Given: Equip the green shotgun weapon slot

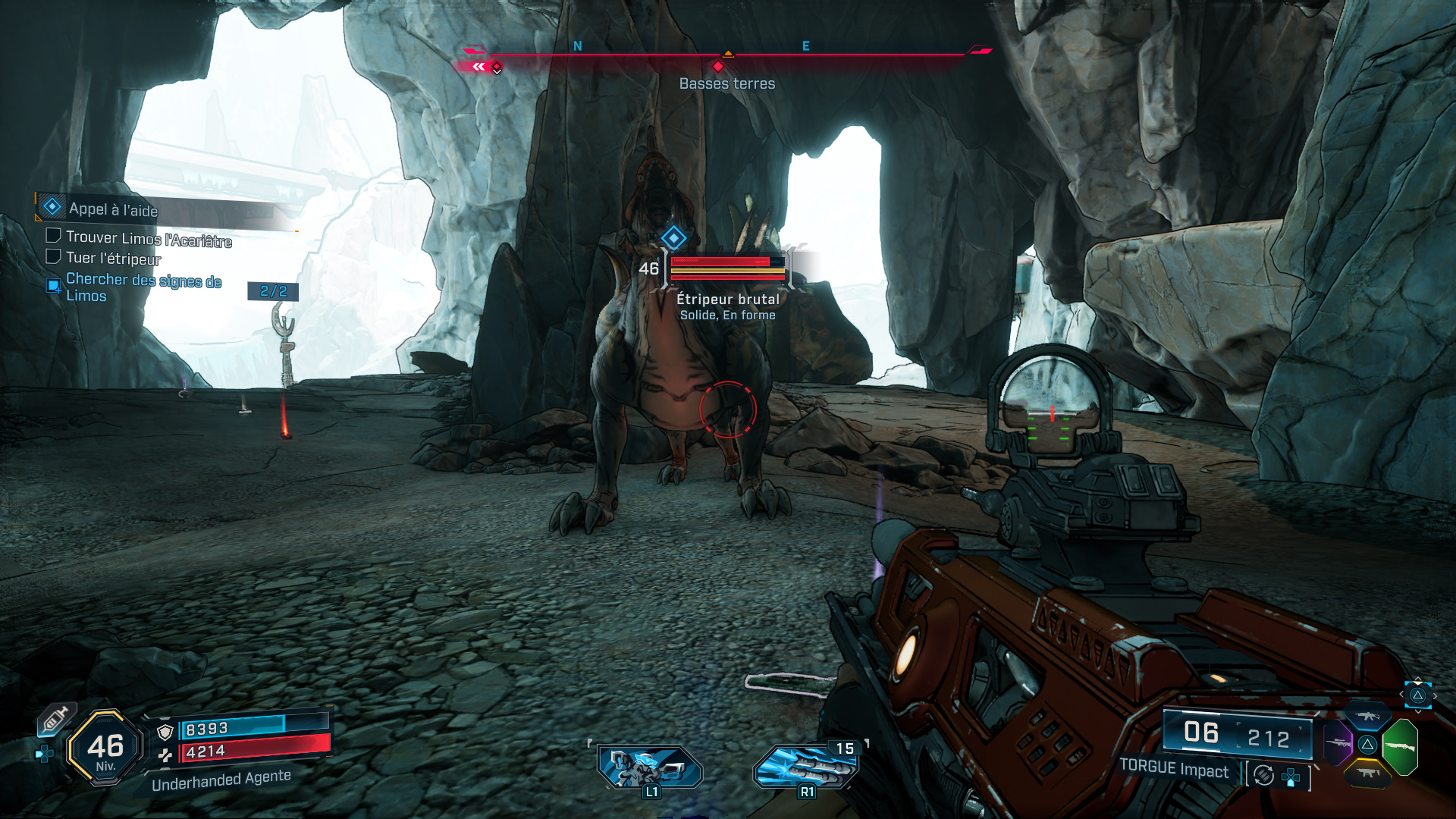Looking at the screenshot, I should (x=1400, y=746).
